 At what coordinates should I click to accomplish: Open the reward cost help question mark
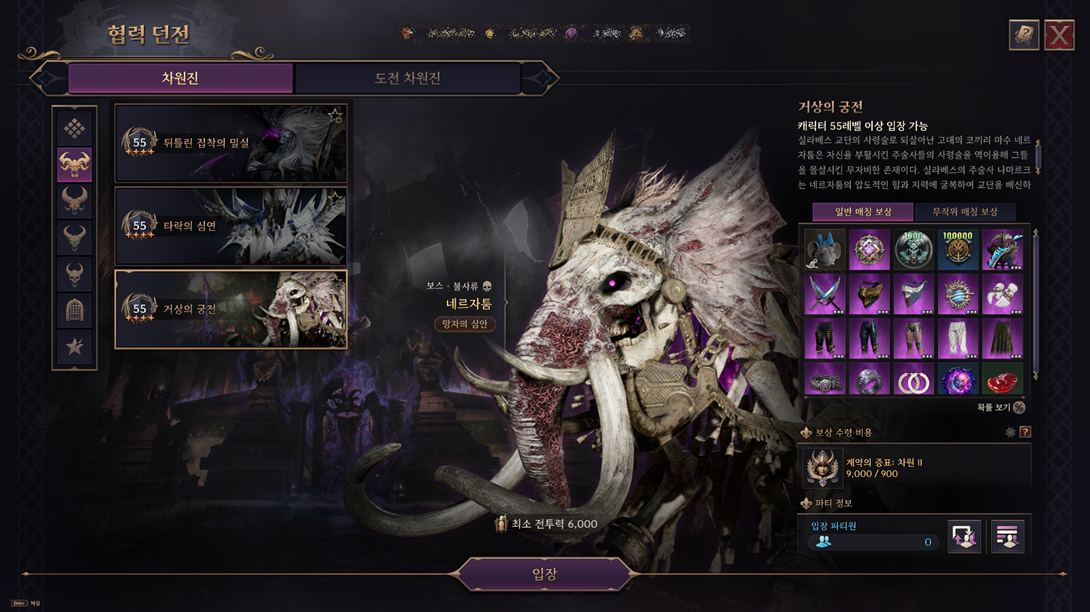coord(1025,432)
